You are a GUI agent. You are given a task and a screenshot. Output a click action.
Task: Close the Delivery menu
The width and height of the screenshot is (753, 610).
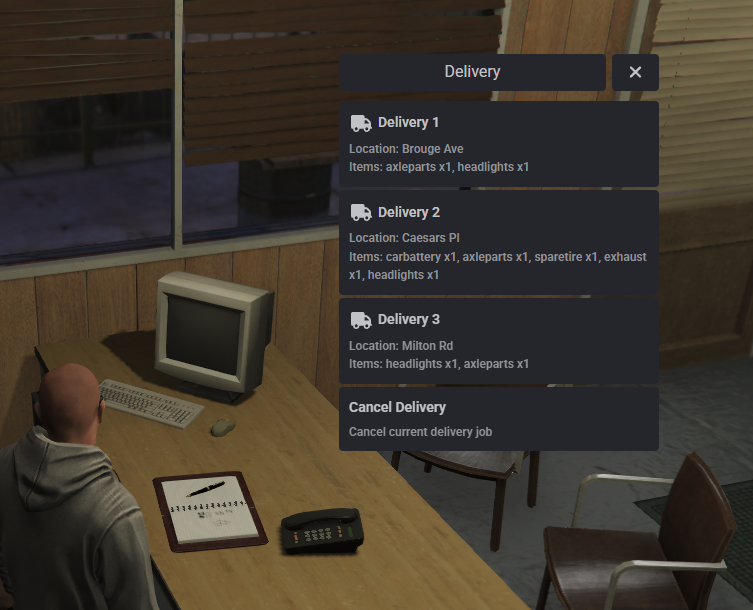coord(635,72)
